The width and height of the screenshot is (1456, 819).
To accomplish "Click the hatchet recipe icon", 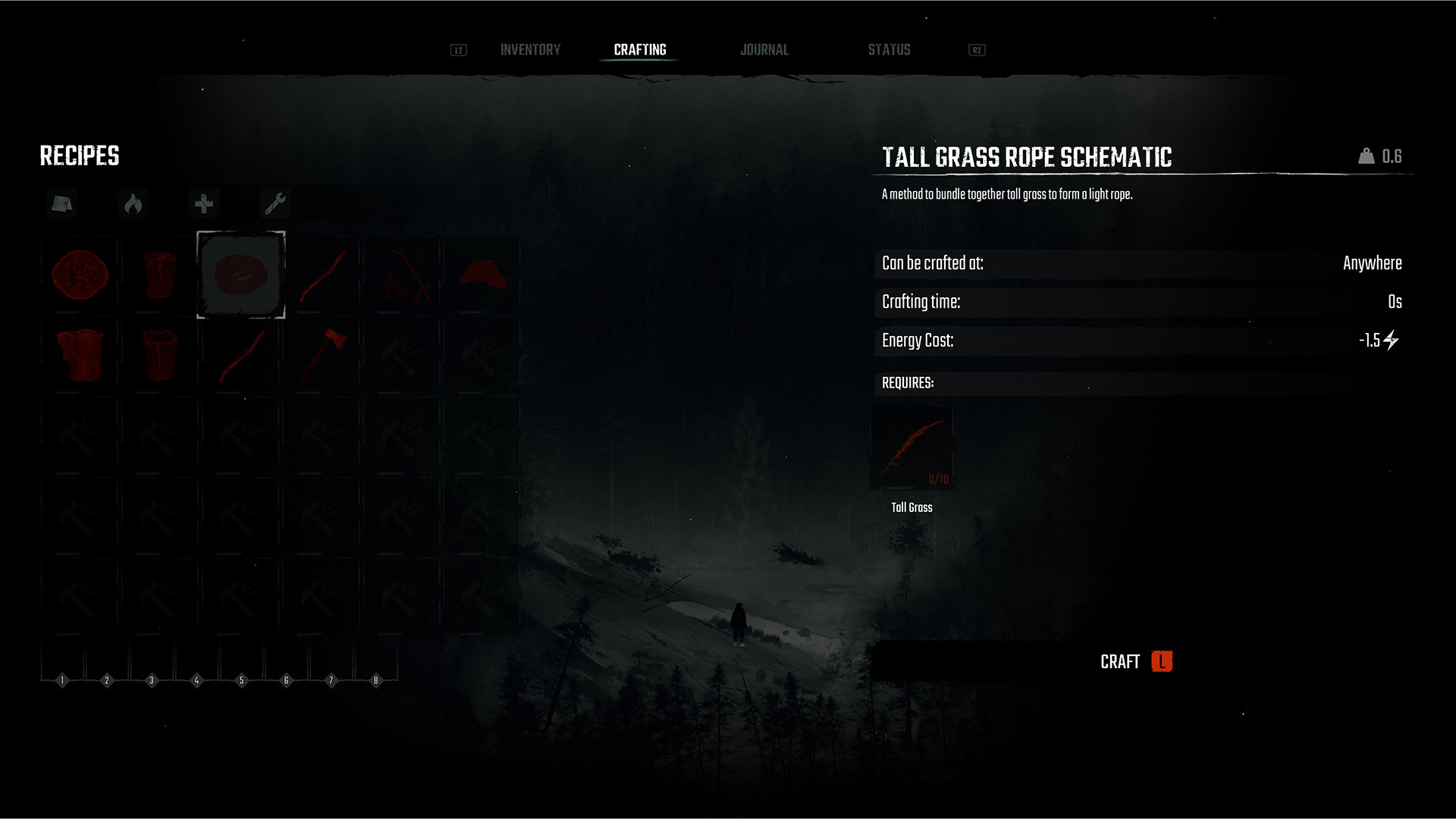I will point(322,354).
